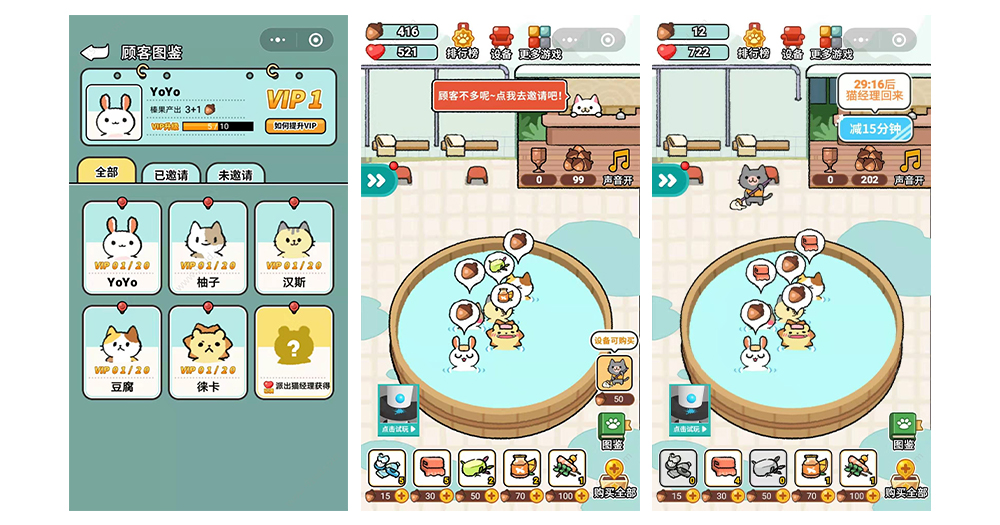This screenshot has width=1000, height=525.
Task: Click the locked question-mark bear card
Action: pos(294,352)
